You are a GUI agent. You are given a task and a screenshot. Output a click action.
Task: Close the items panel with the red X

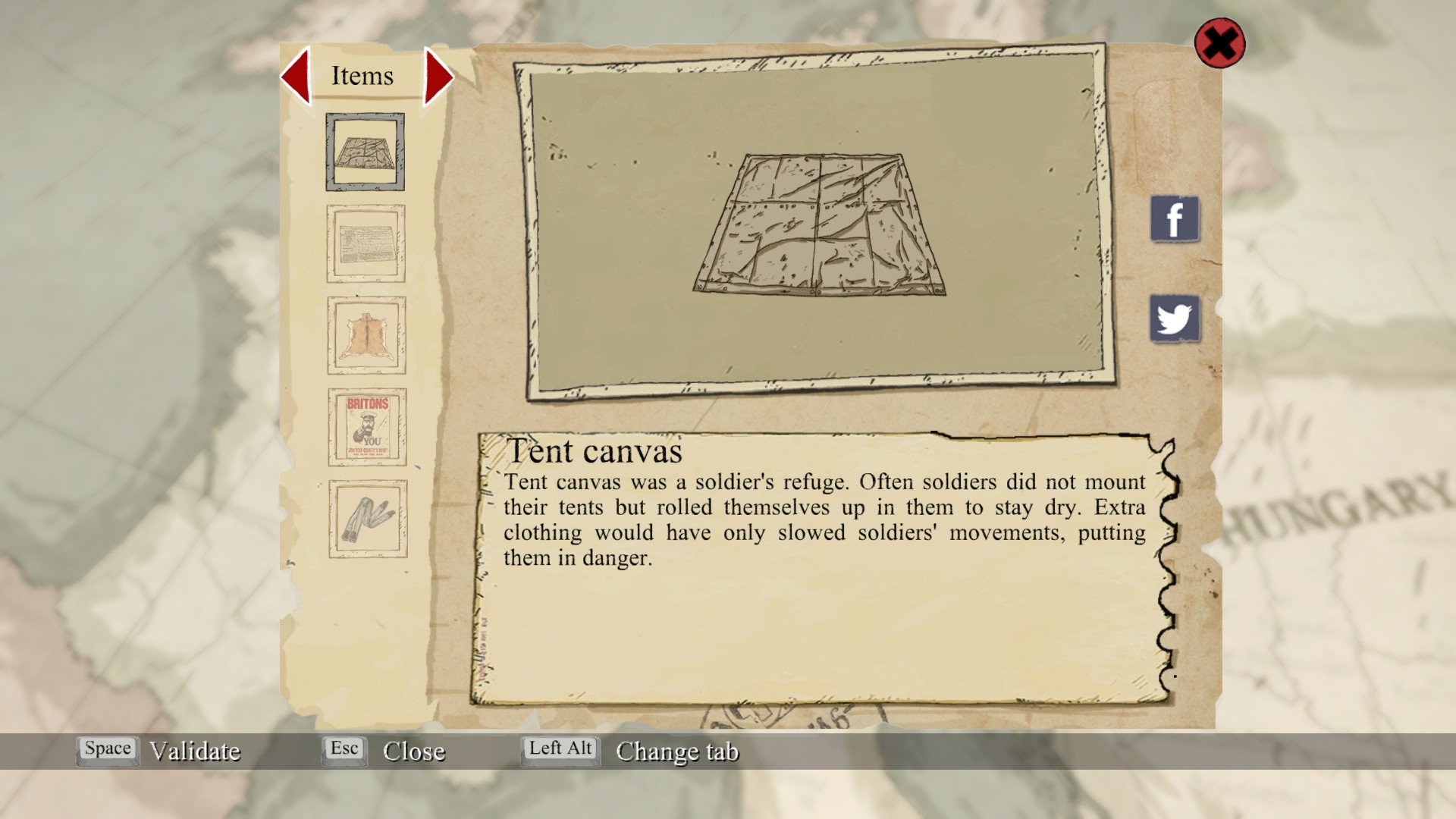tap(1219, 43)
